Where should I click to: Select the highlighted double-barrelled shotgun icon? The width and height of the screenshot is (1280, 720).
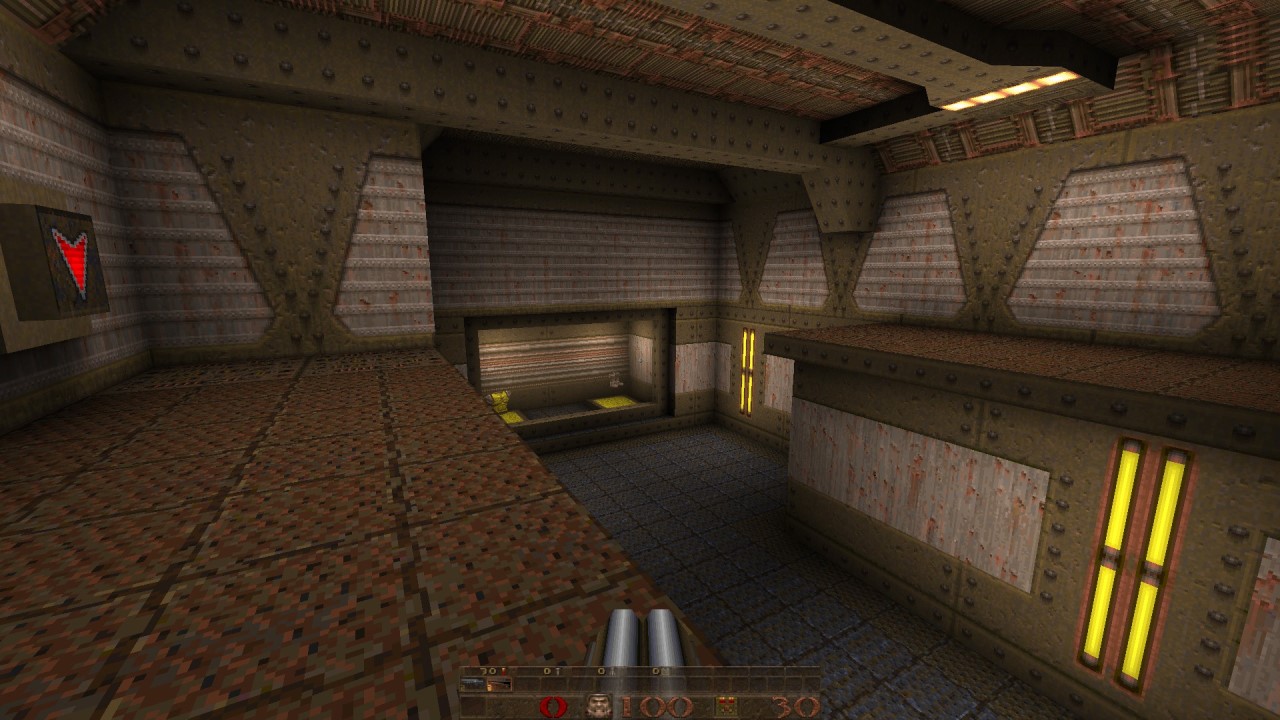(x=499, y=684)
